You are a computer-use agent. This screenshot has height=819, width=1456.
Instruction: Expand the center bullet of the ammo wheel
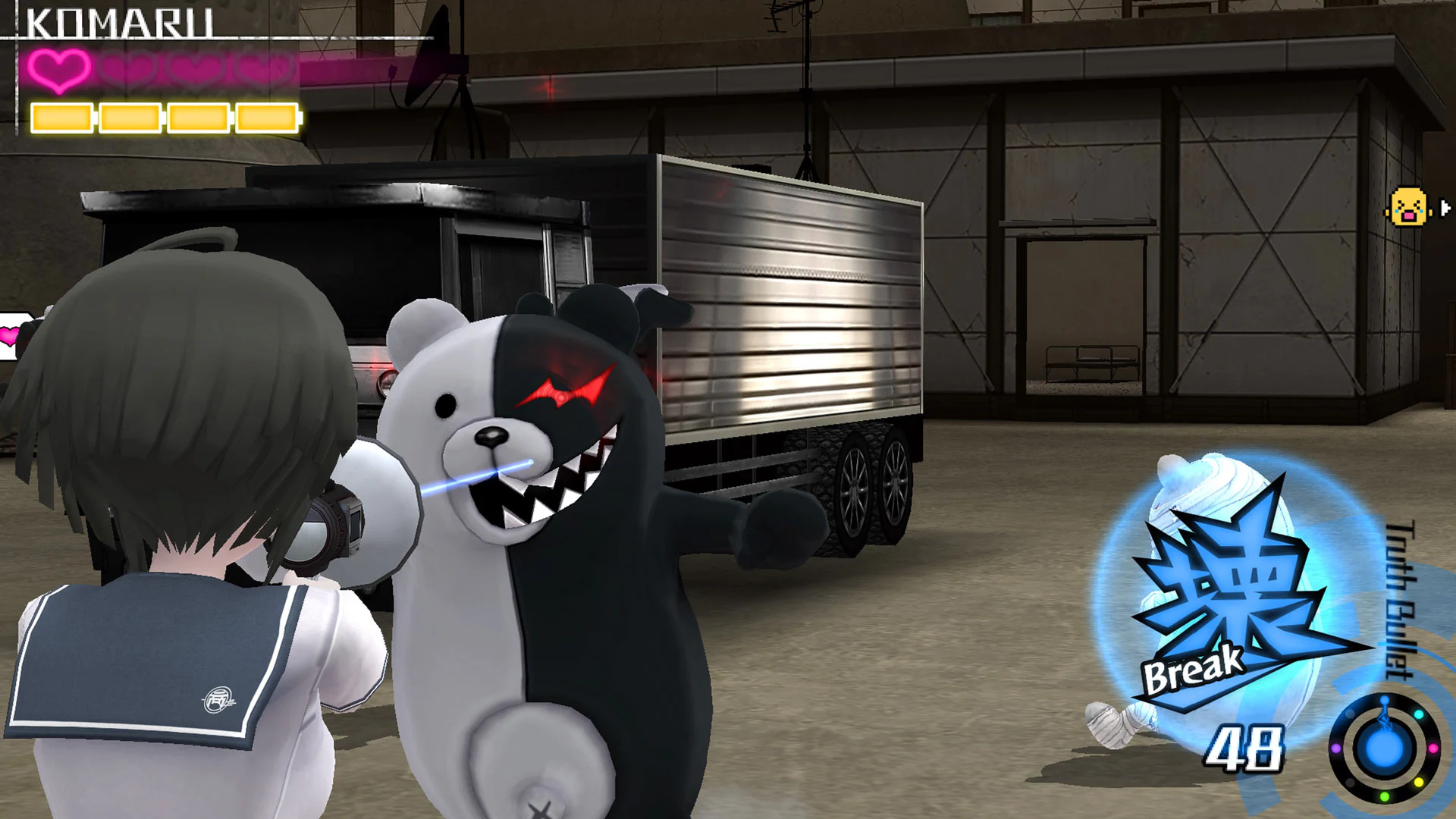tap(1385, 748)
